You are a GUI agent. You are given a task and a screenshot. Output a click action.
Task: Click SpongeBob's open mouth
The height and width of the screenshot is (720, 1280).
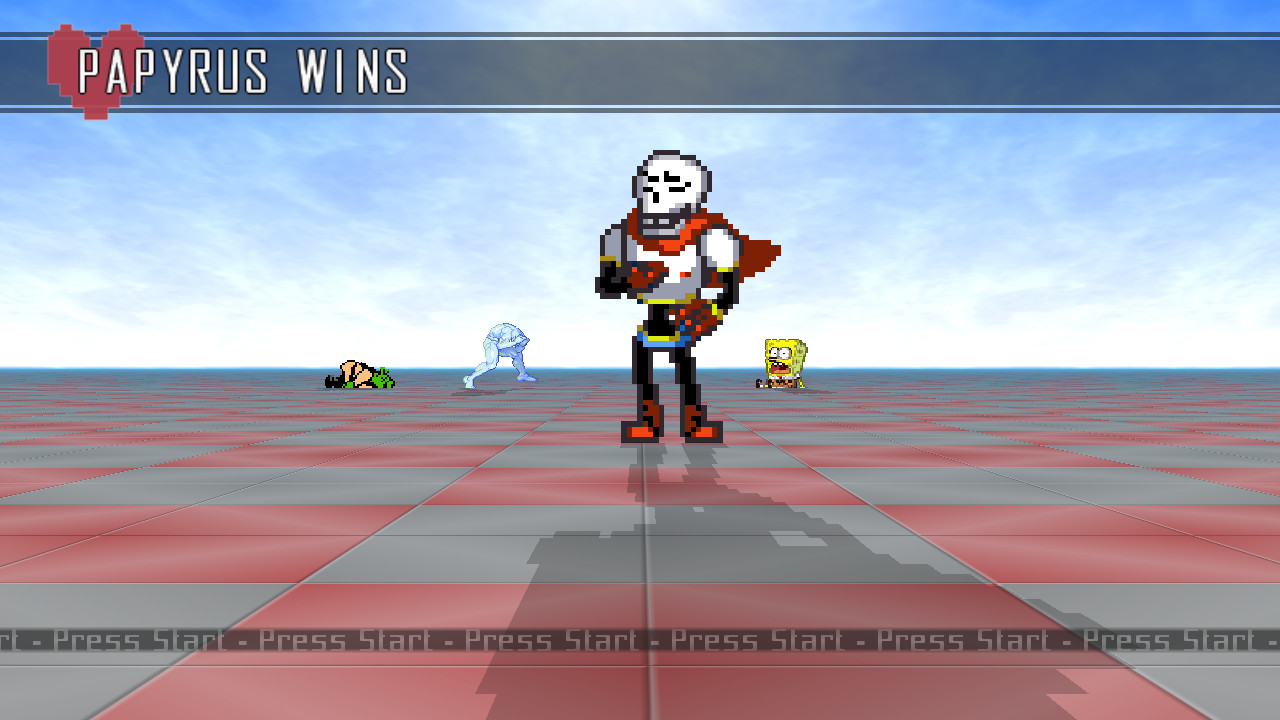(x=779, y=367)
